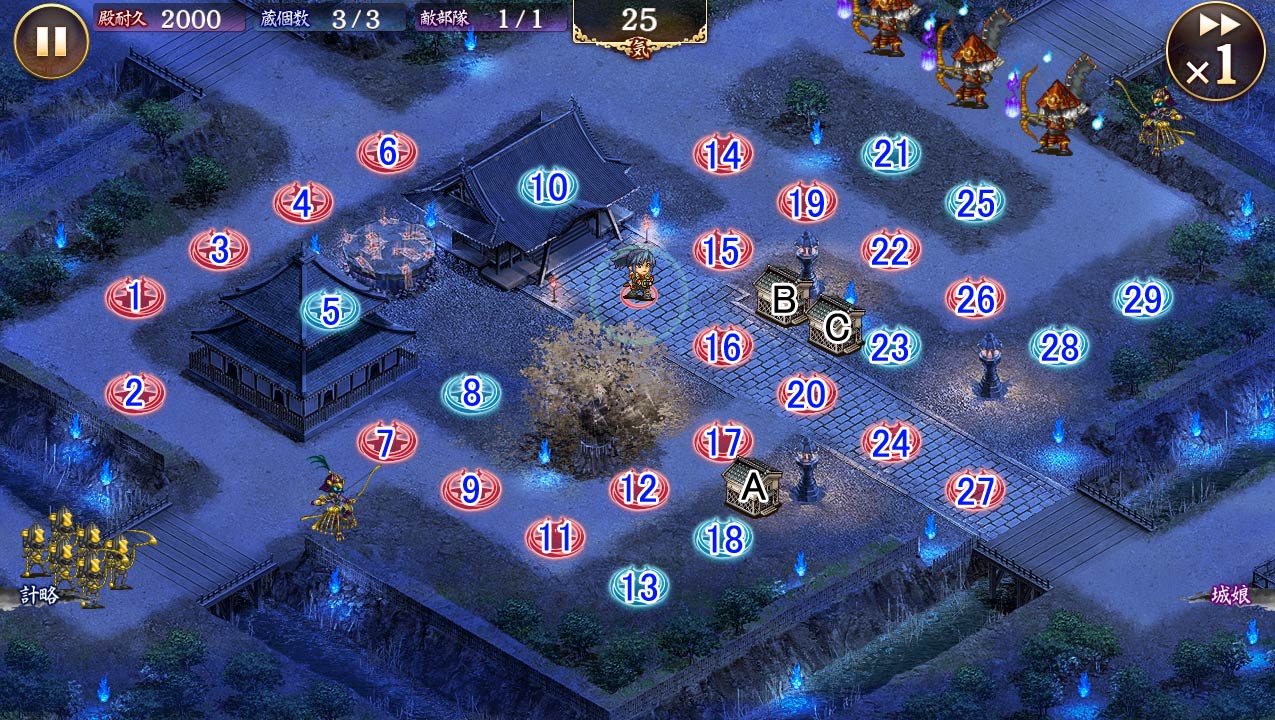Viewport: 1275px width, 720px height.
Task: Select storehouse marked C
Action: coord(837,325)
